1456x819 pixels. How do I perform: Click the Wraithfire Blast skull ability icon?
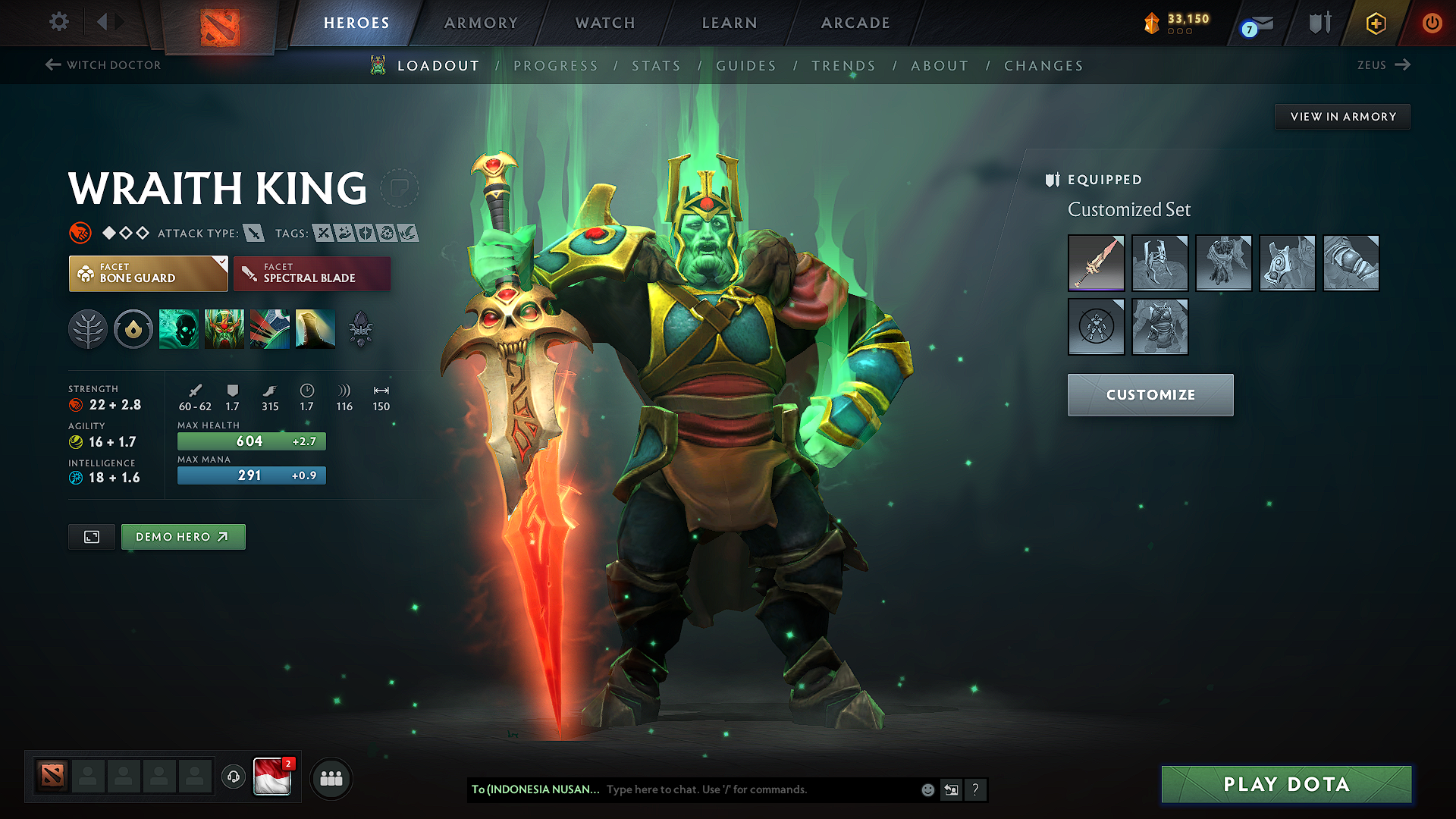click(x=179, y=328)
